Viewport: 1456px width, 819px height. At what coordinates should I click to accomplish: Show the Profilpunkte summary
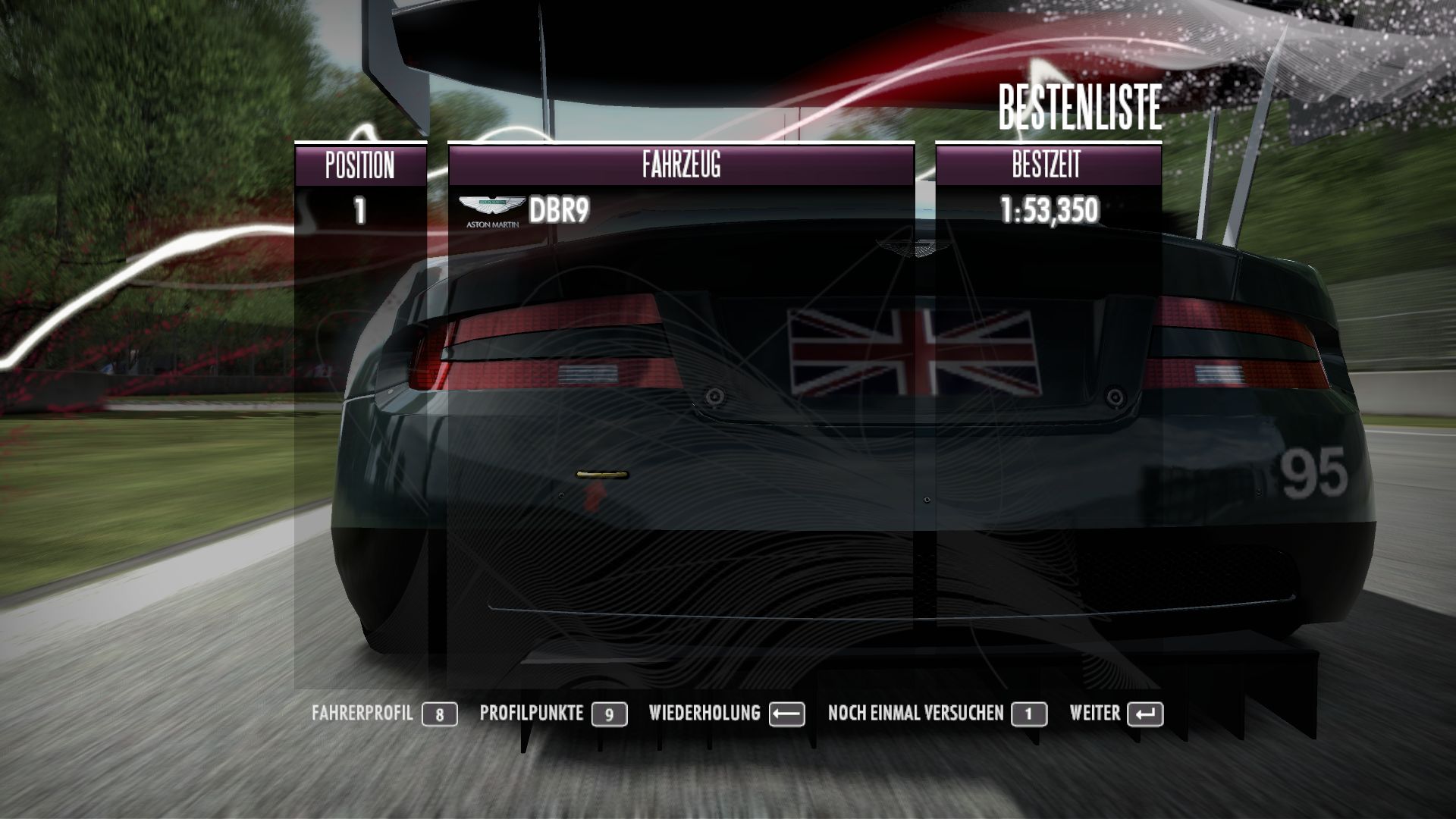[553, 714]
